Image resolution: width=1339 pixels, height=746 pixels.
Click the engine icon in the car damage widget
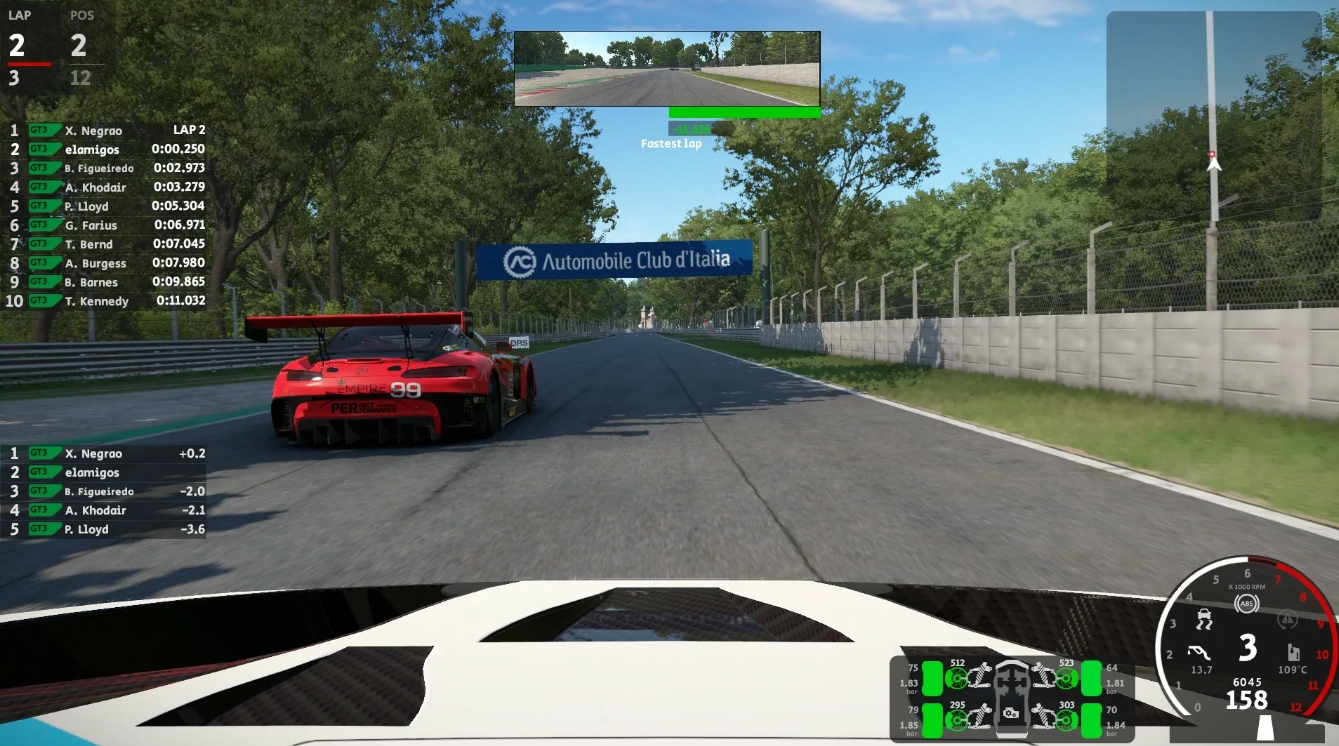1009,713
